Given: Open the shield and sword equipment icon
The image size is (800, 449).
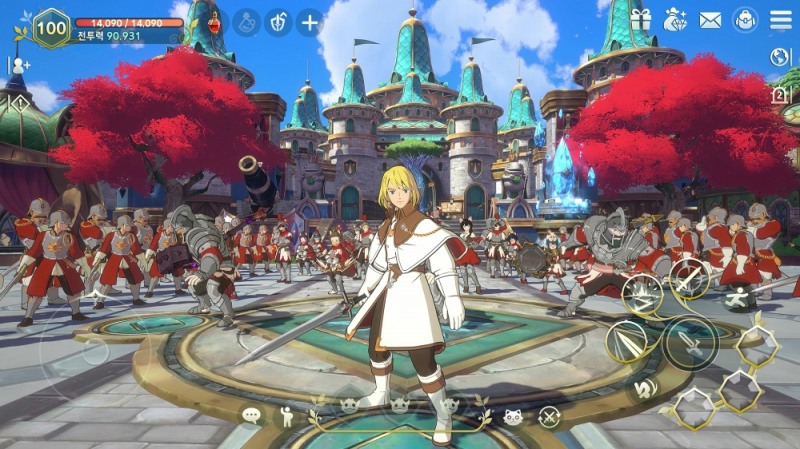Looking at the screenshot, I should click(277, 21).
